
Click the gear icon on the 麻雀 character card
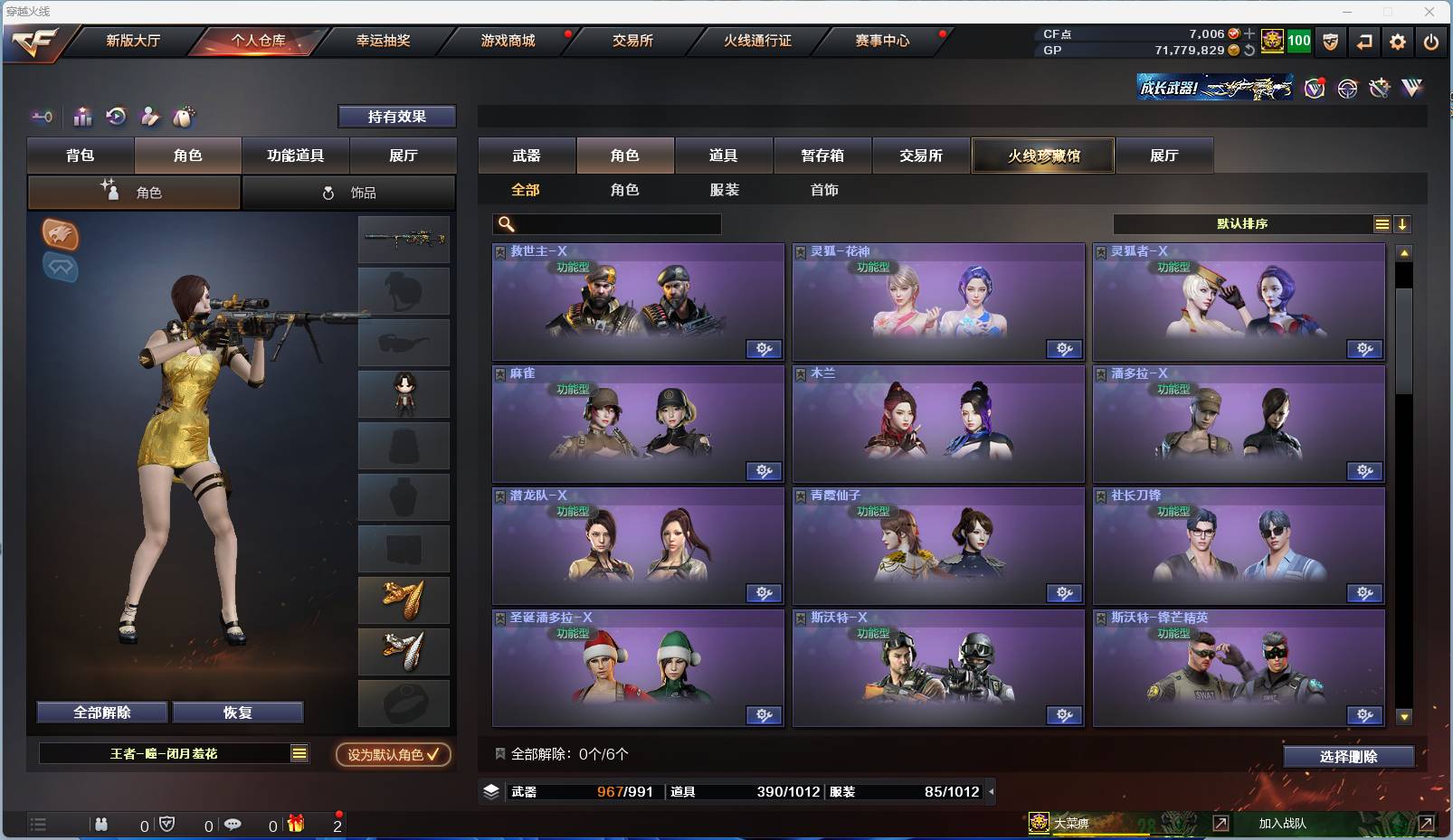click(x=764, y=471)
